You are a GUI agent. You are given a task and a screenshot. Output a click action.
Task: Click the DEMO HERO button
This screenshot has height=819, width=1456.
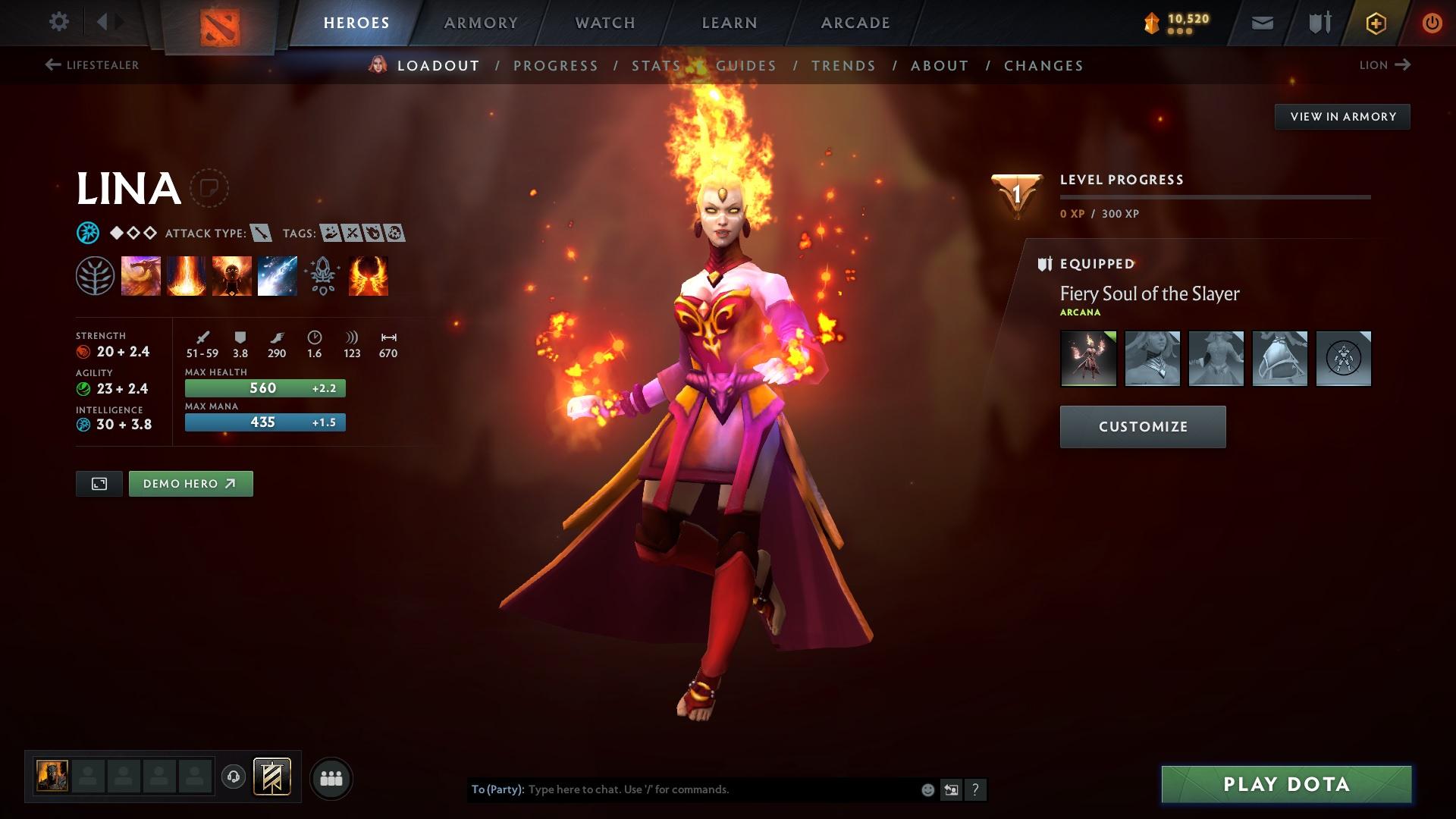[x=190, y=483]
